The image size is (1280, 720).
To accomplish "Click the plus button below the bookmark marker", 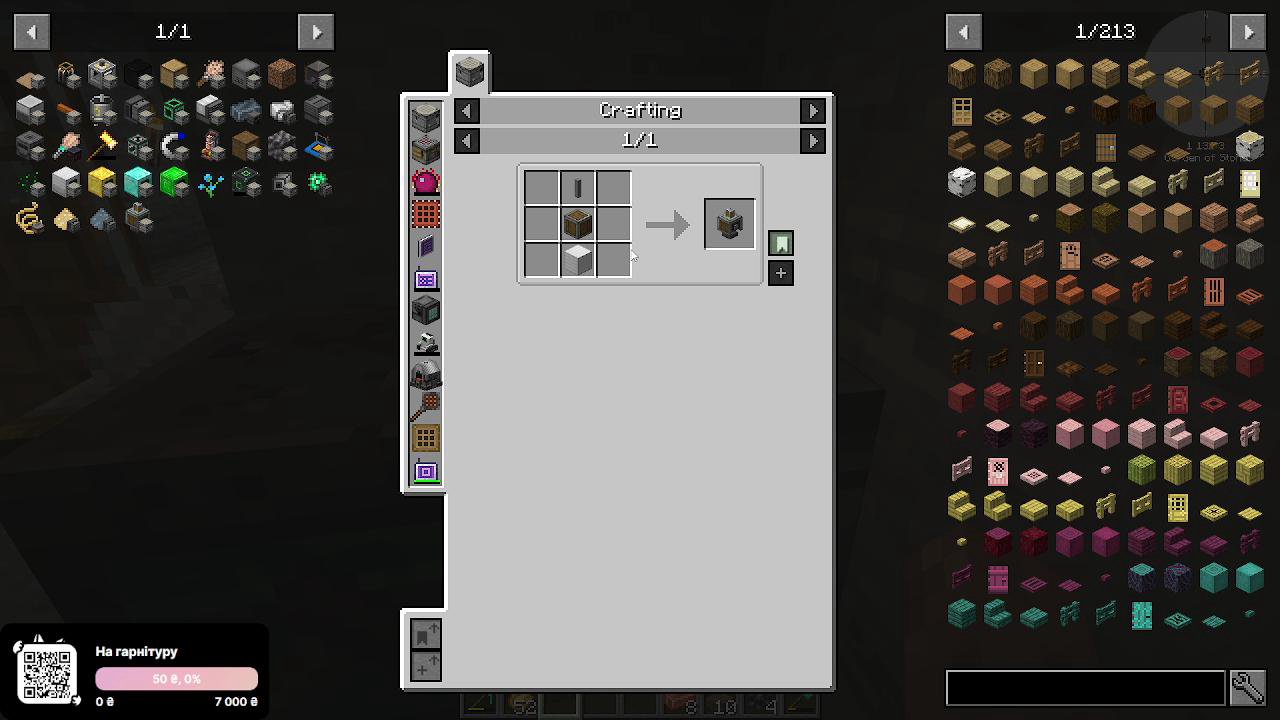I will [780, 272].
